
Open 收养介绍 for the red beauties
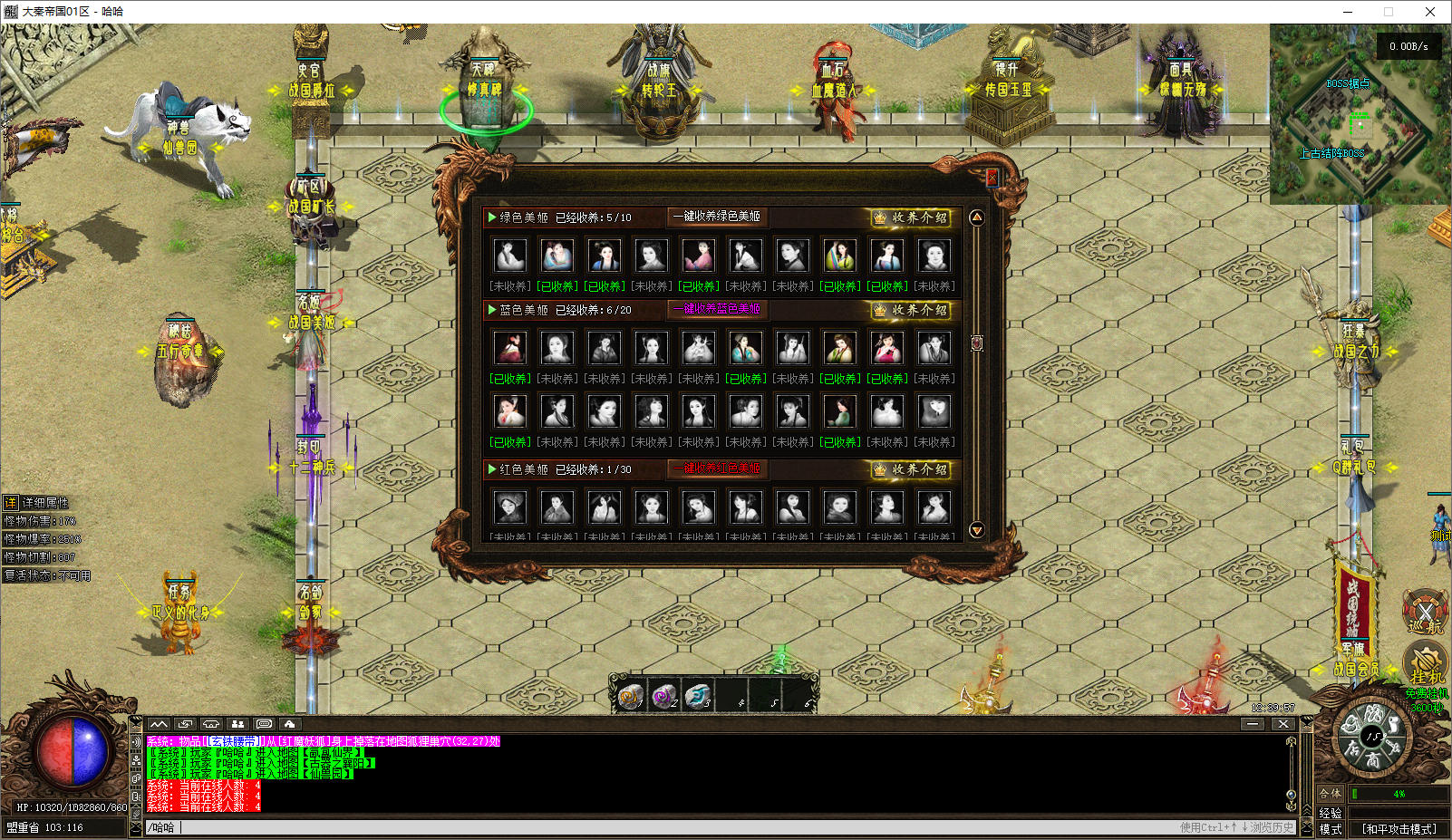911,469
